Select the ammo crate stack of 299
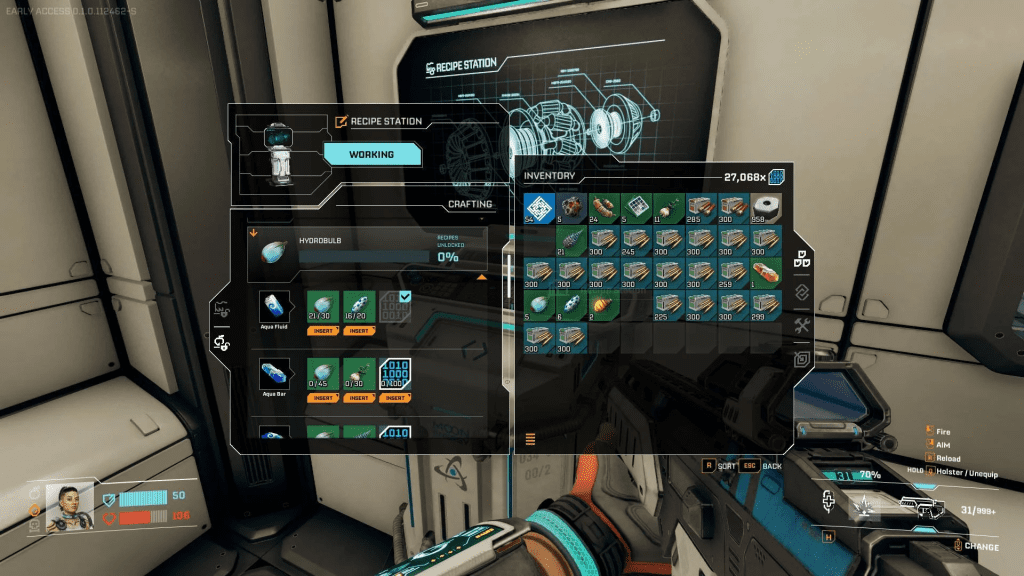 [768, 306]
